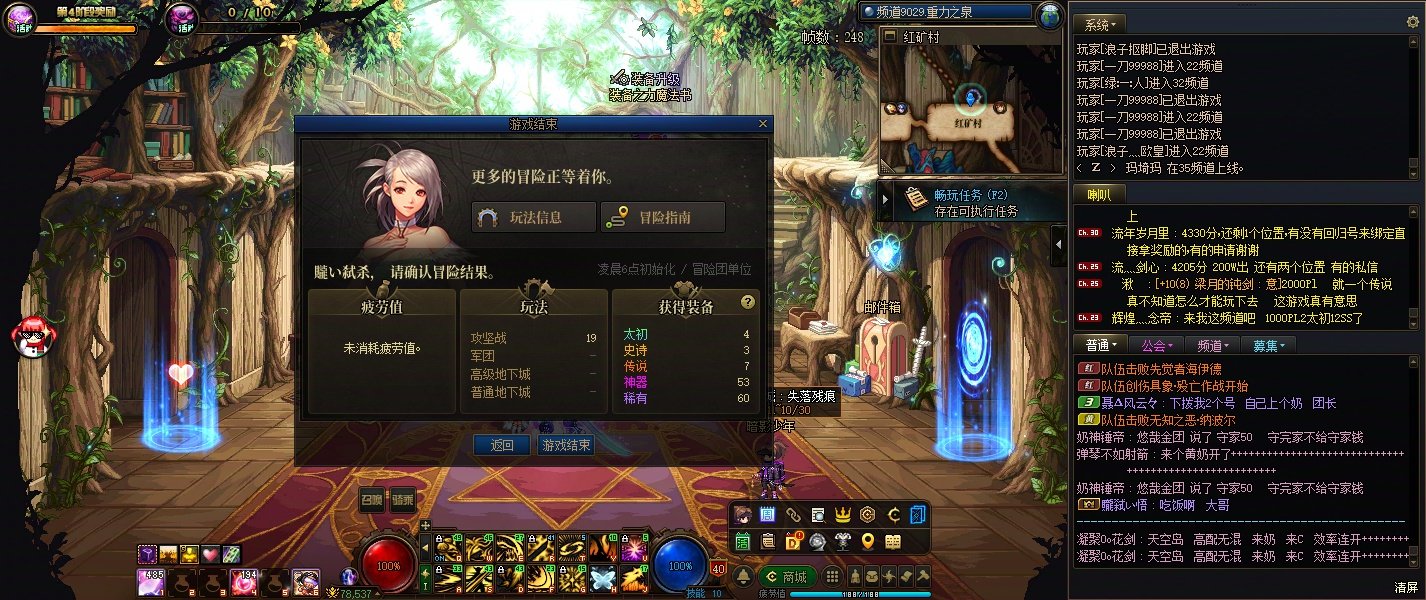This screenshot has height=600, width=1426.
Task: Click the orange map pin icon
Action: point(868,541)
